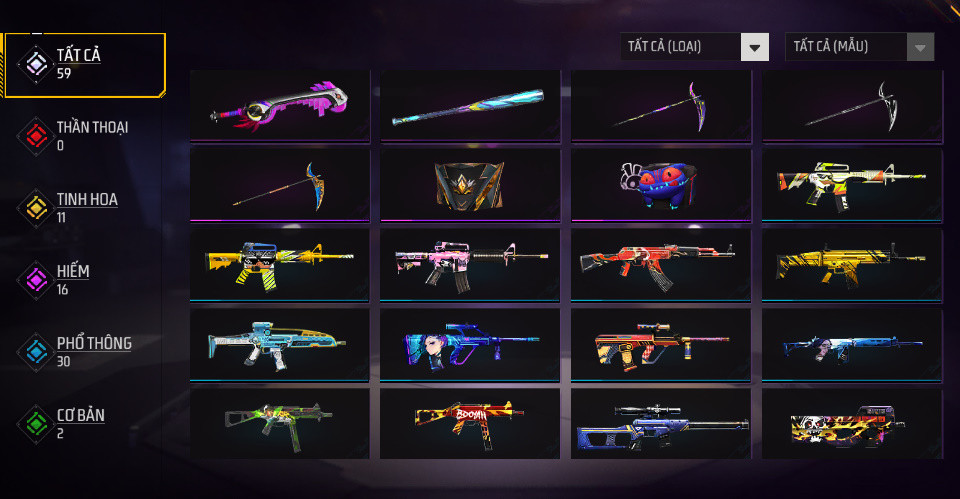
Task: Select the pink and white machete skin
Action: tap(280, 105)
